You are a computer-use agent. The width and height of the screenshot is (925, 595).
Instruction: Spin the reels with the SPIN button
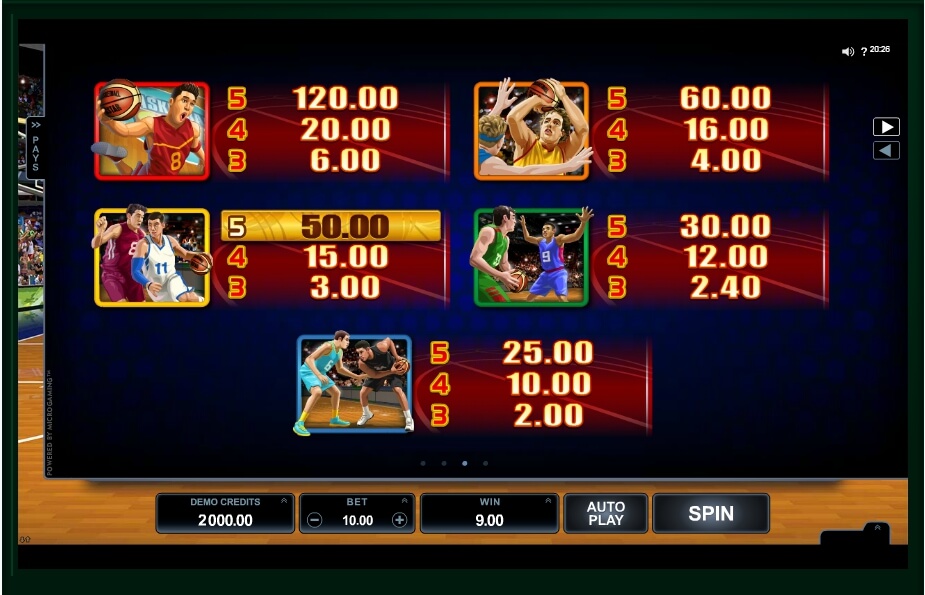710,514
